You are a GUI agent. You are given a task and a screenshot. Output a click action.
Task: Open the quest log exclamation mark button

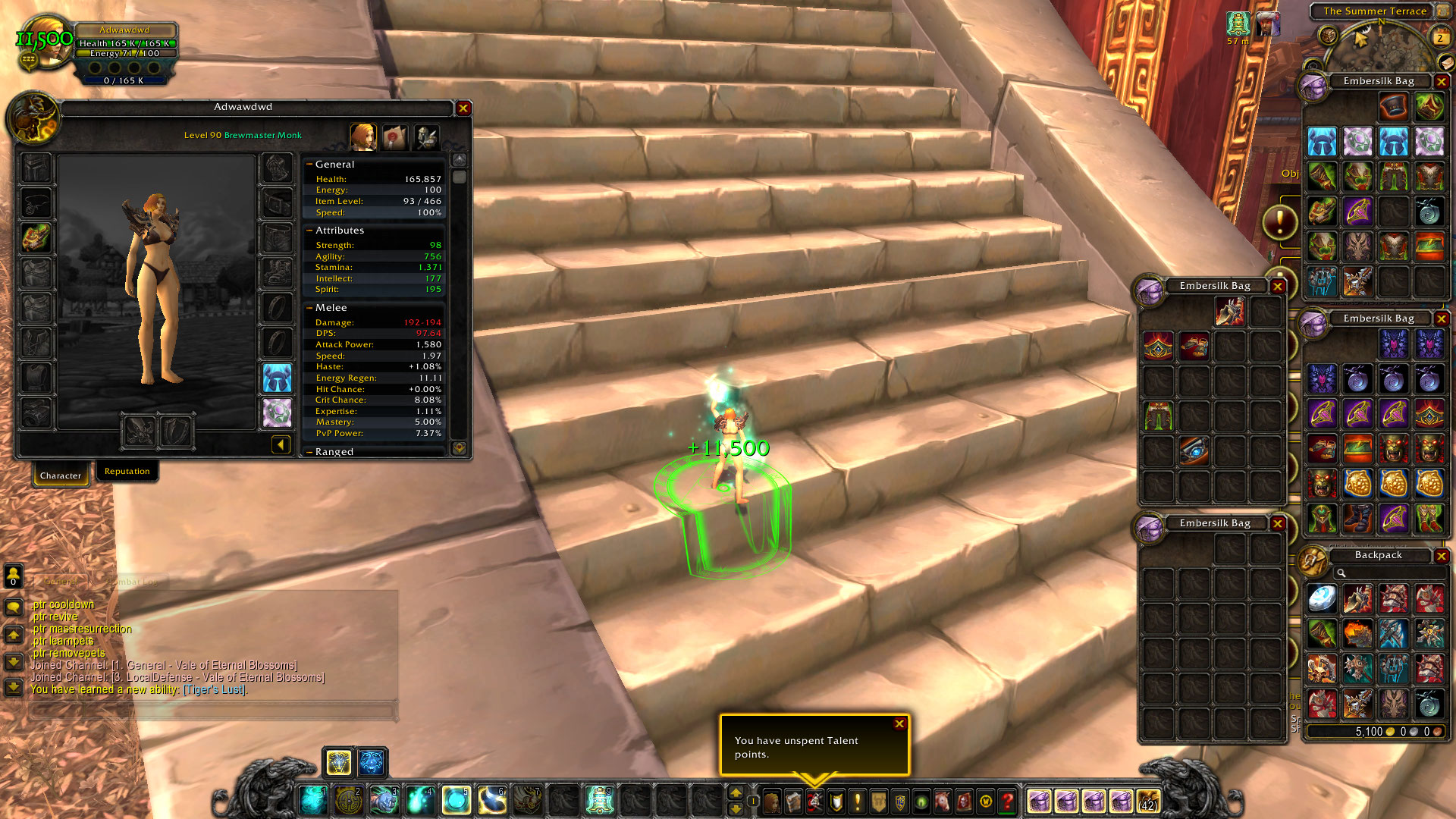[858, 801]
